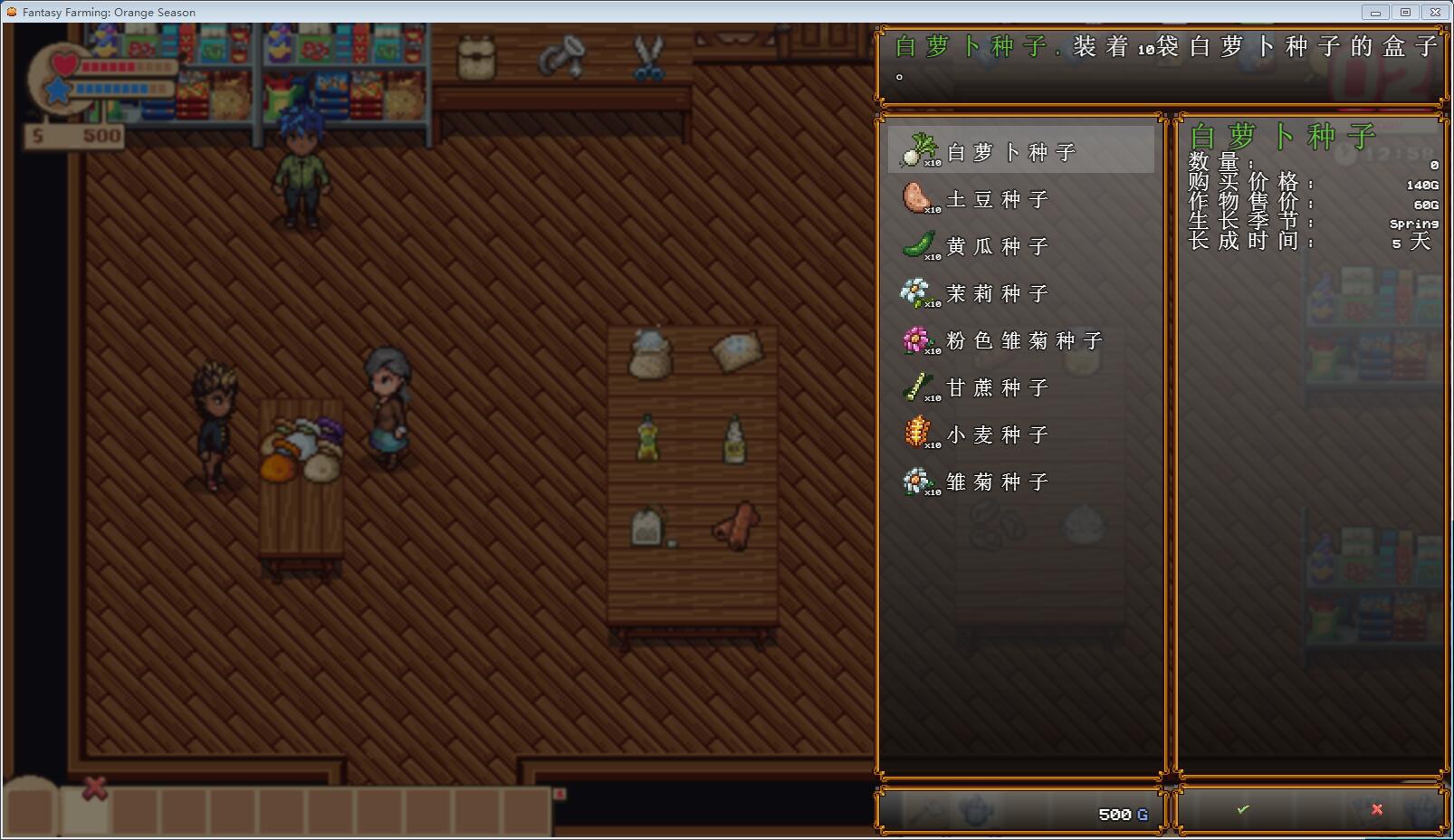Select 小麦种子 in the list
Viewport: 1454px width, 840px height.
[996, 434]
